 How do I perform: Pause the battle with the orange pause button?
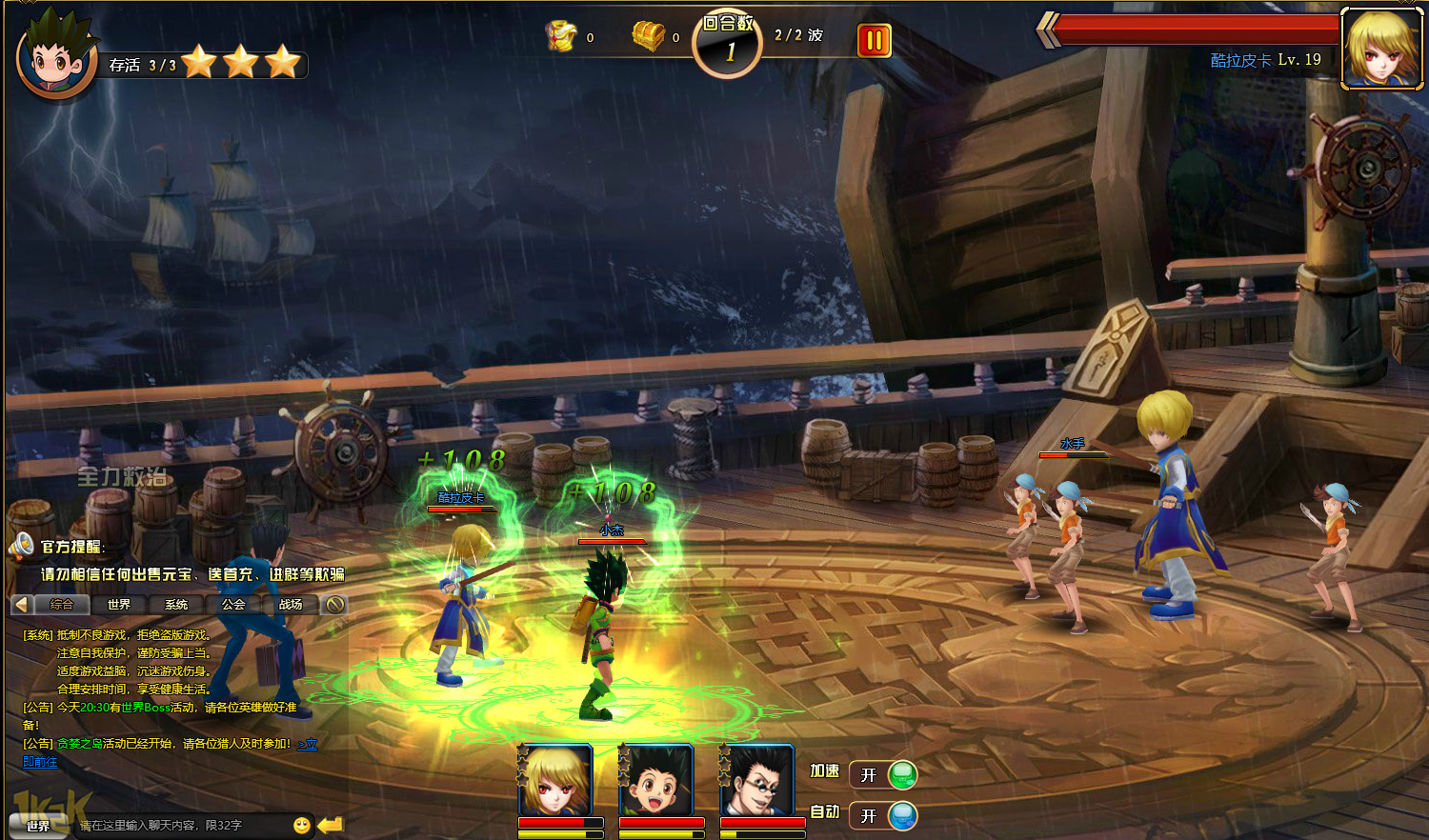click(x=874, y=40)
